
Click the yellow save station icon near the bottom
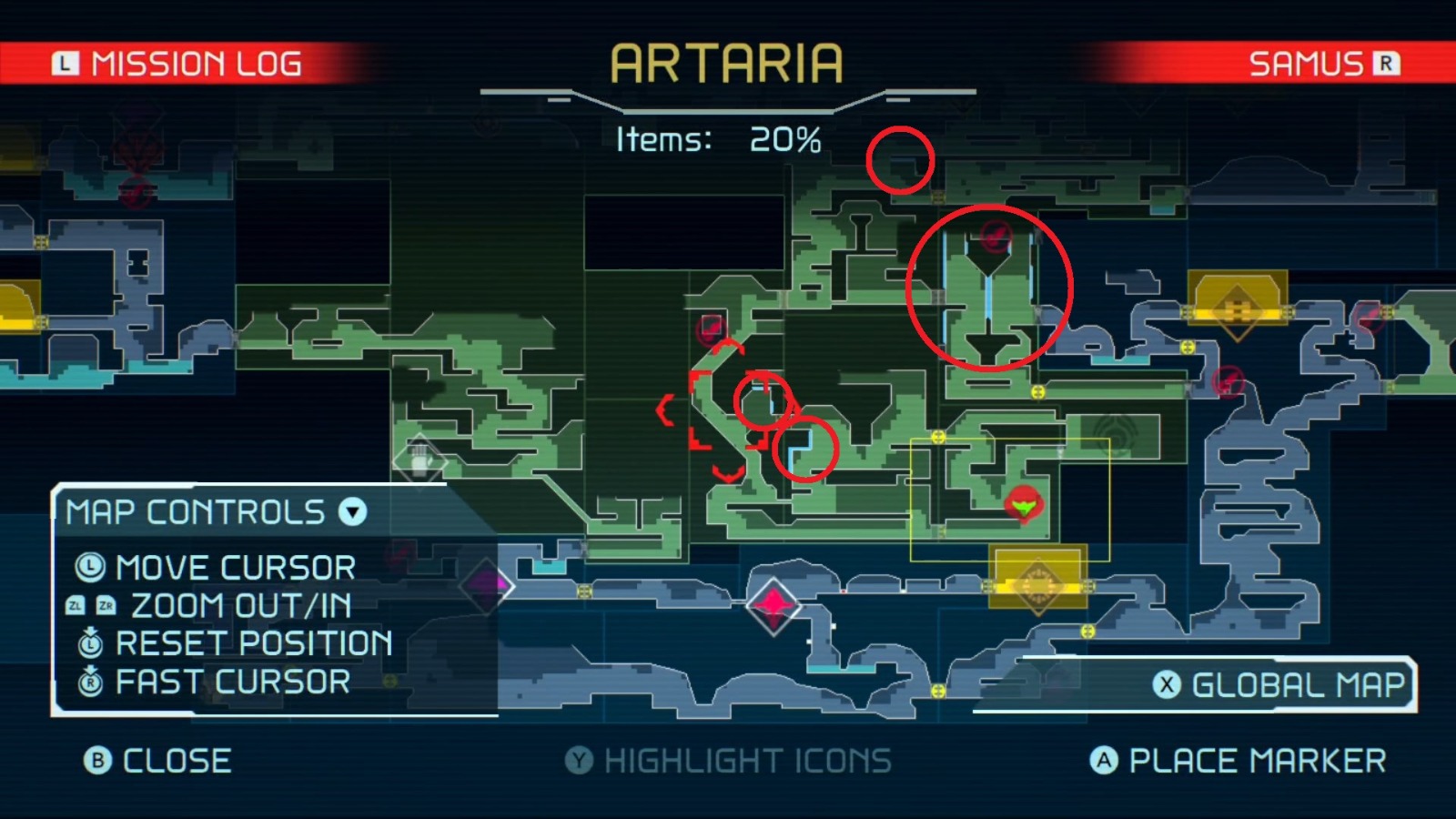tap(1037, 587)
